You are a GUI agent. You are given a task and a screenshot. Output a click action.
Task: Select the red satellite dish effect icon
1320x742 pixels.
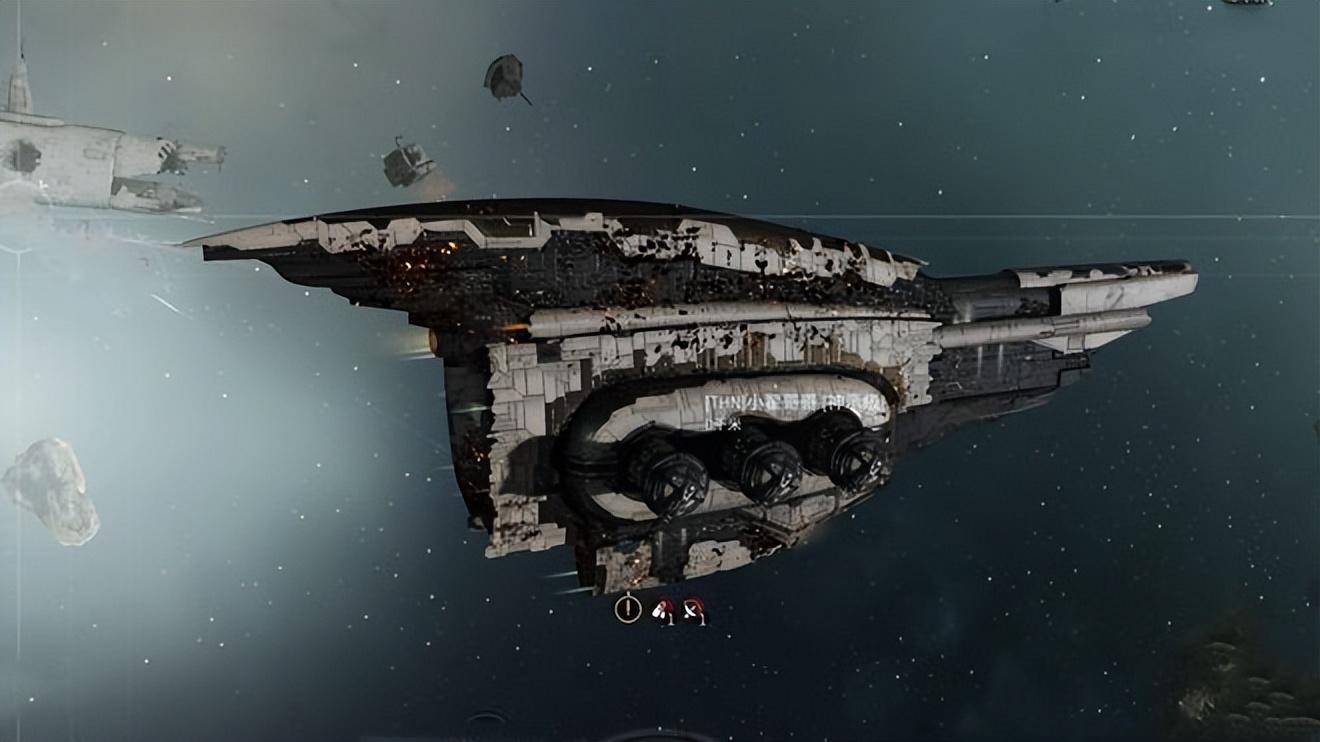tap(693, 609)
